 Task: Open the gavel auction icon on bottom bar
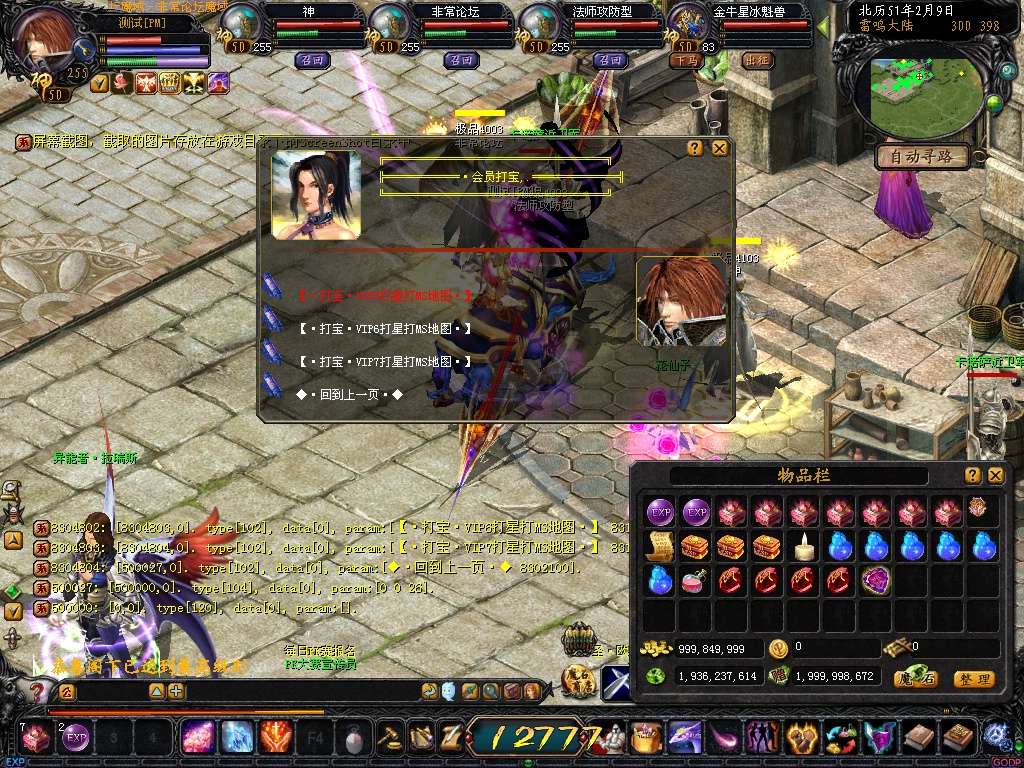point(389,739)
